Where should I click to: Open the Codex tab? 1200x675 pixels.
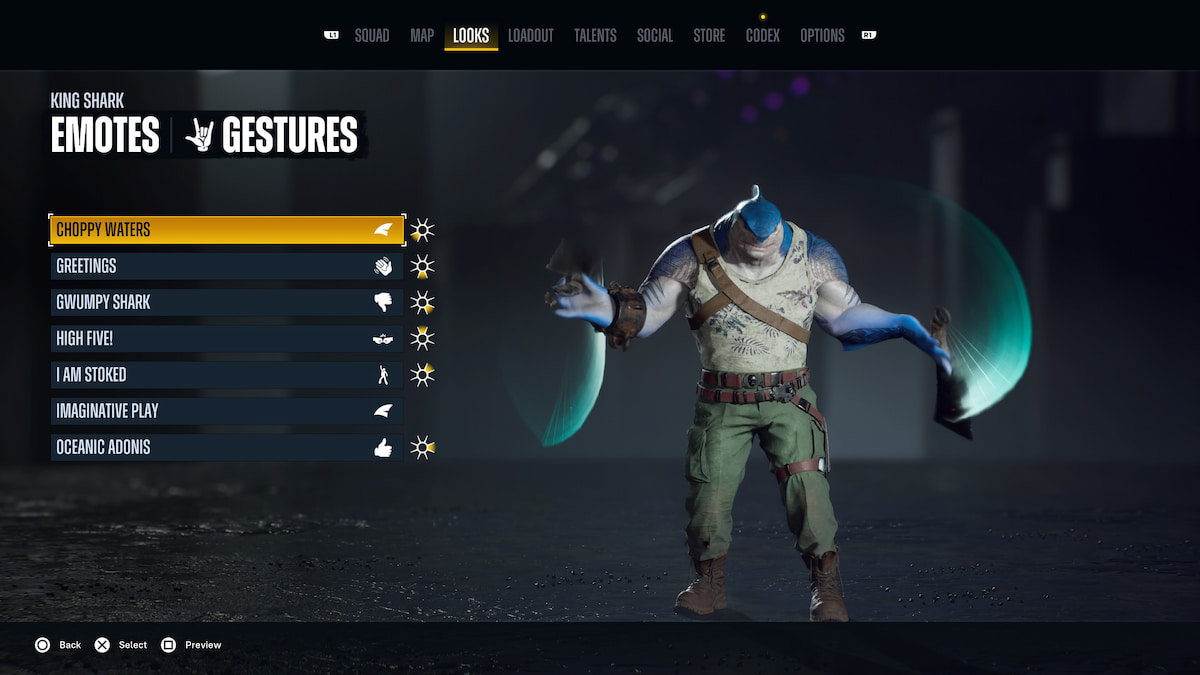[x=763, y=36]
